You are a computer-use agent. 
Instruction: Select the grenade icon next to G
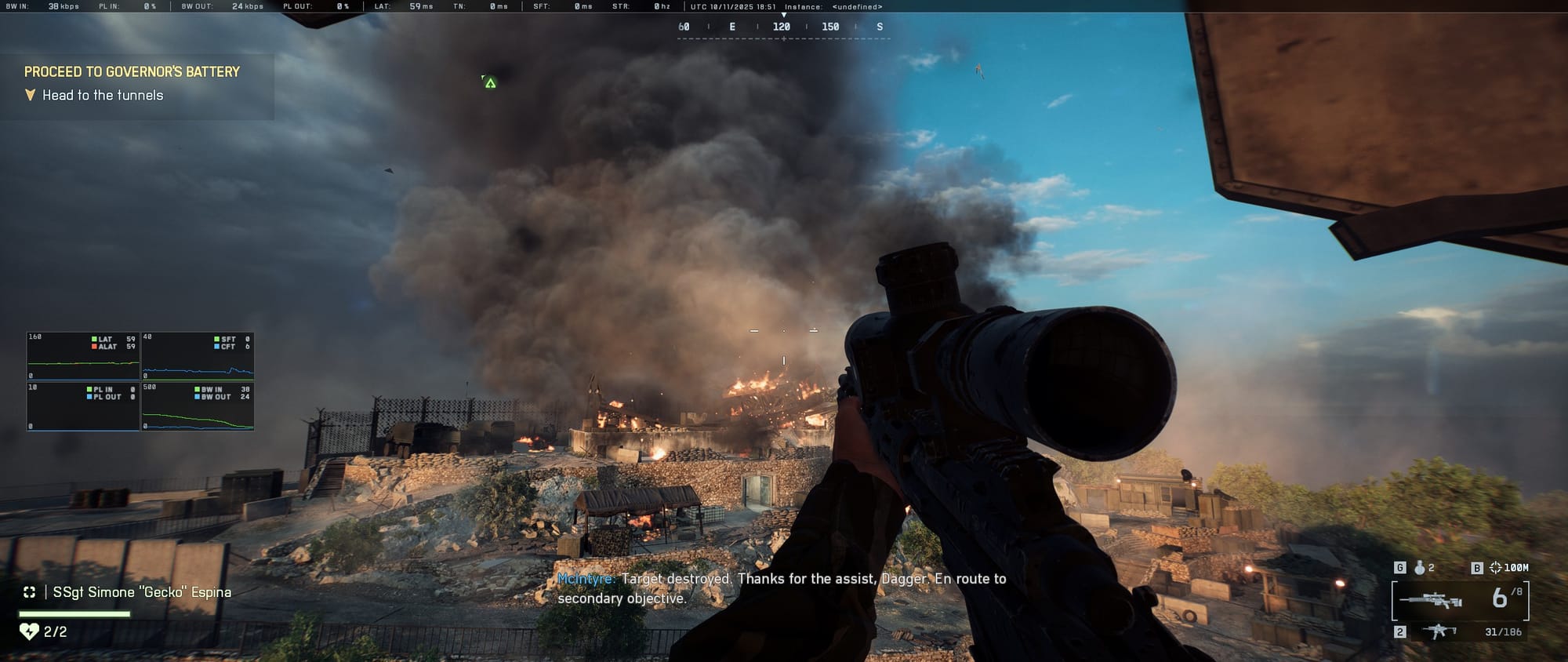(1420, 568)
